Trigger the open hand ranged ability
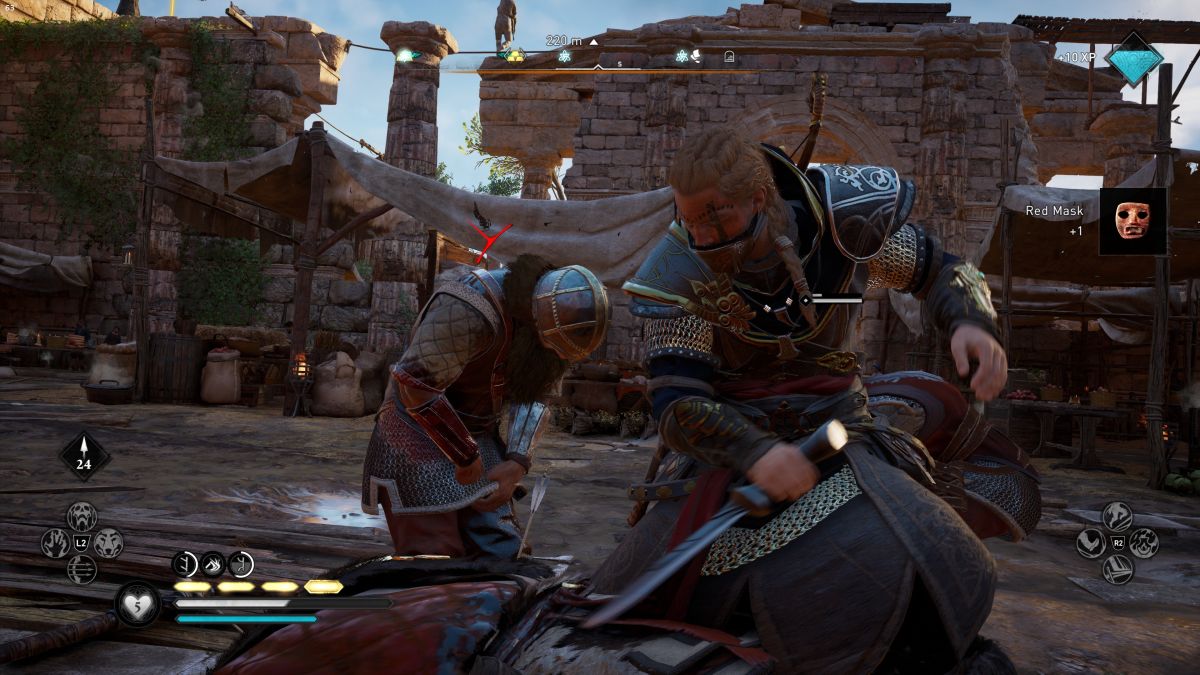Viewport: 1200px width, 675px height. tap(55, 543)
